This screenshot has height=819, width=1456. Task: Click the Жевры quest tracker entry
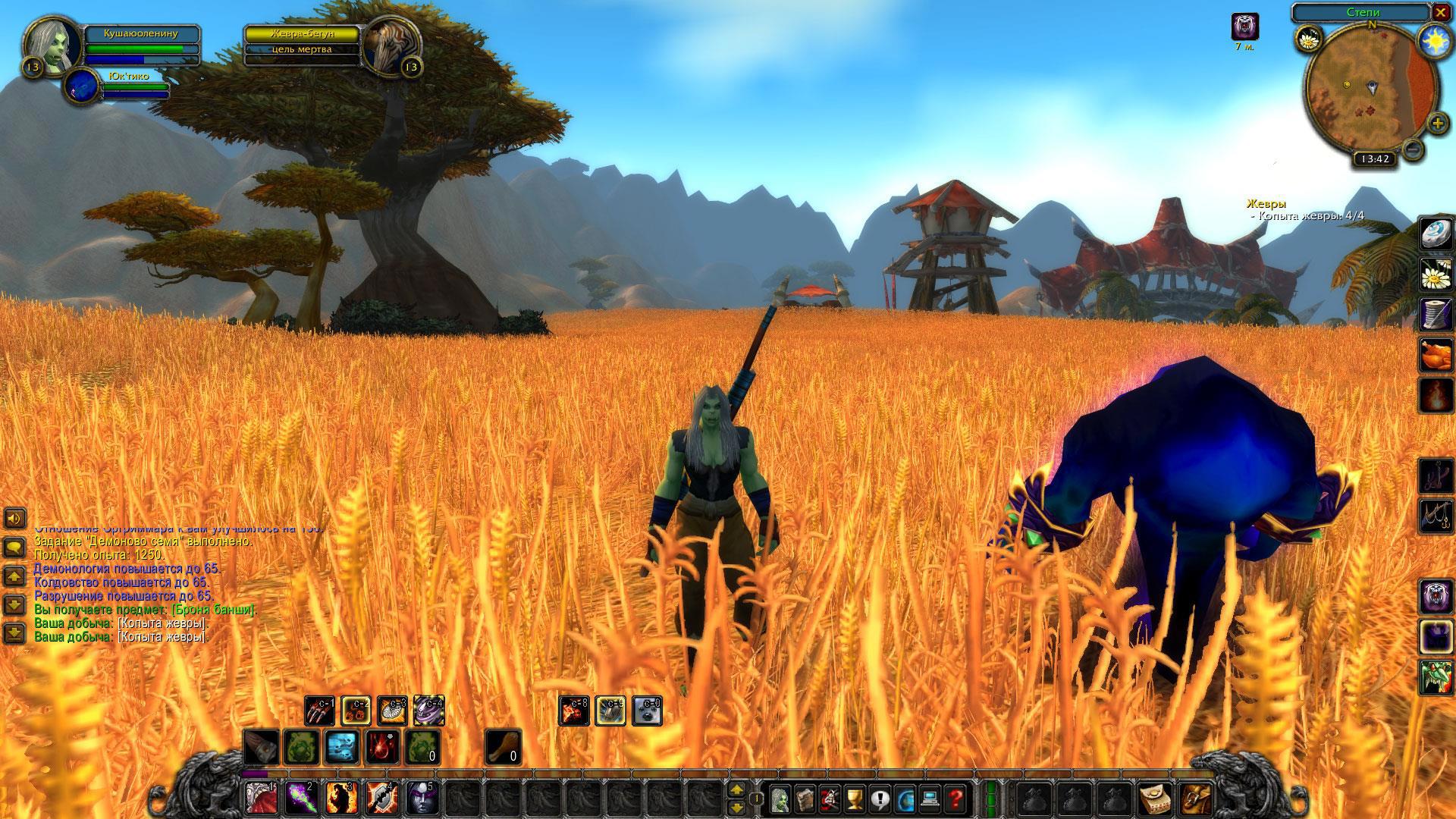[x=1266, y=204]
